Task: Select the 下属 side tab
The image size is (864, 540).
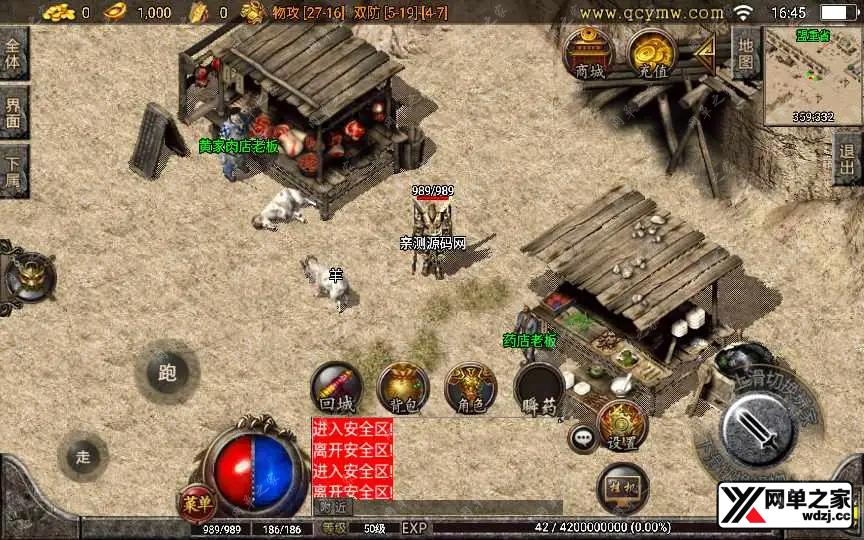Action: click(x=13, y=170)
